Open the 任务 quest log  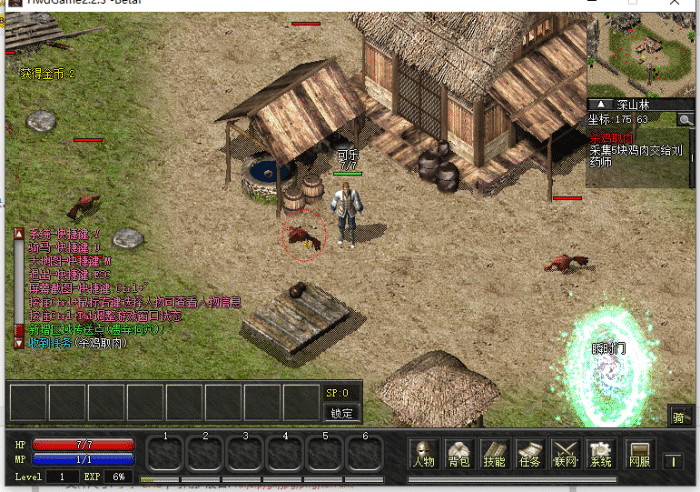point(530,455)
